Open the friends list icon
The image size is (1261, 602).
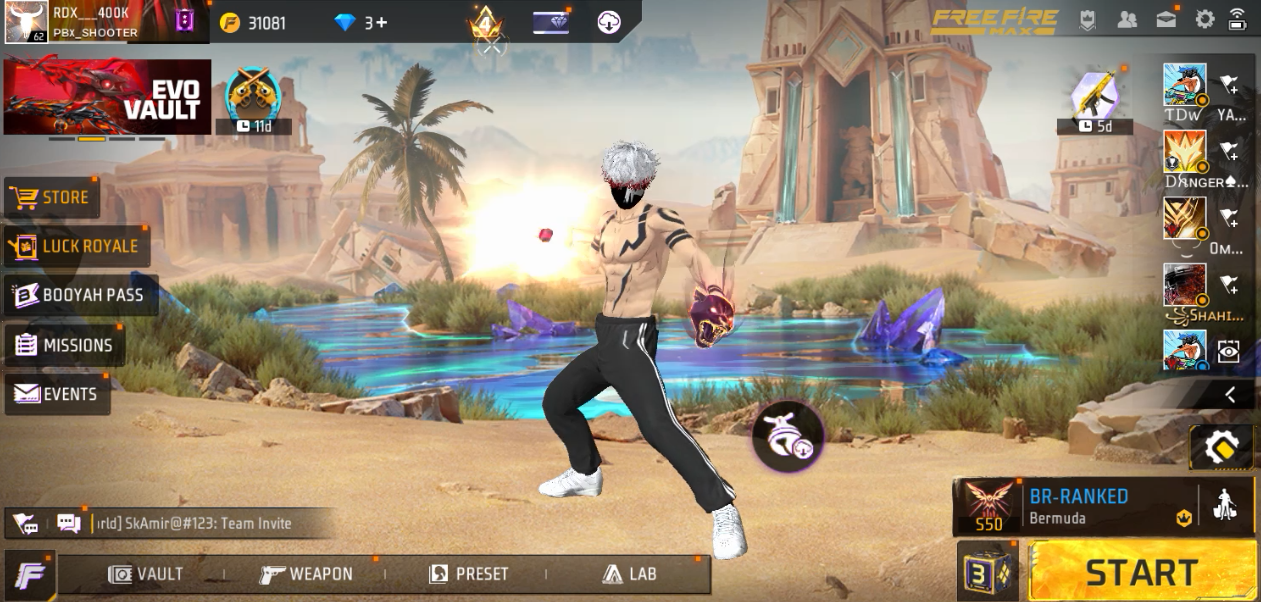click(x=1127, y=19)
